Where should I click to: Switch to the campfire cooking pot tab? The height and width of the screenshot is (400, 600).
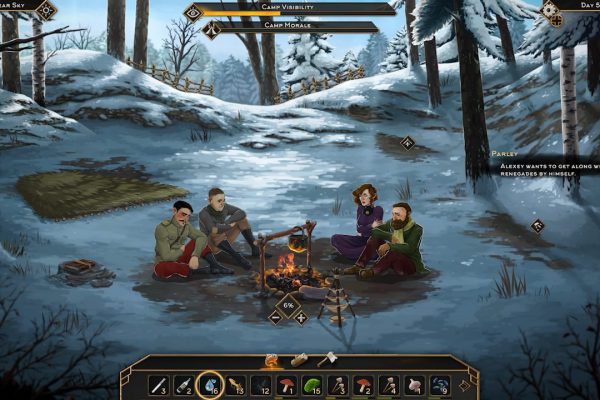click(270, 359)
